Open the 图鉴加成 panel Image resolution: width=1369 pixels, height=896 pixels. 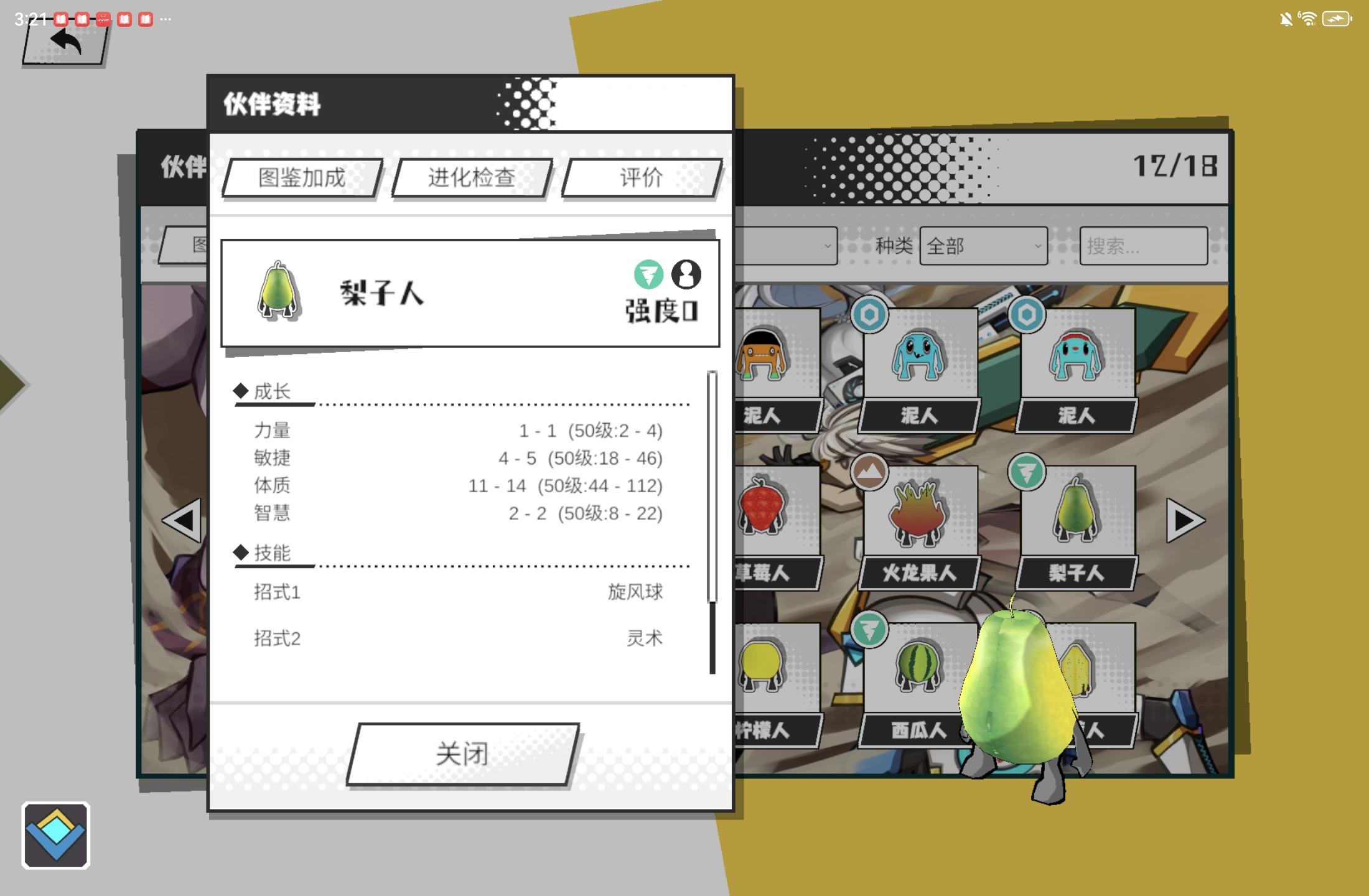tap(301, 179)
